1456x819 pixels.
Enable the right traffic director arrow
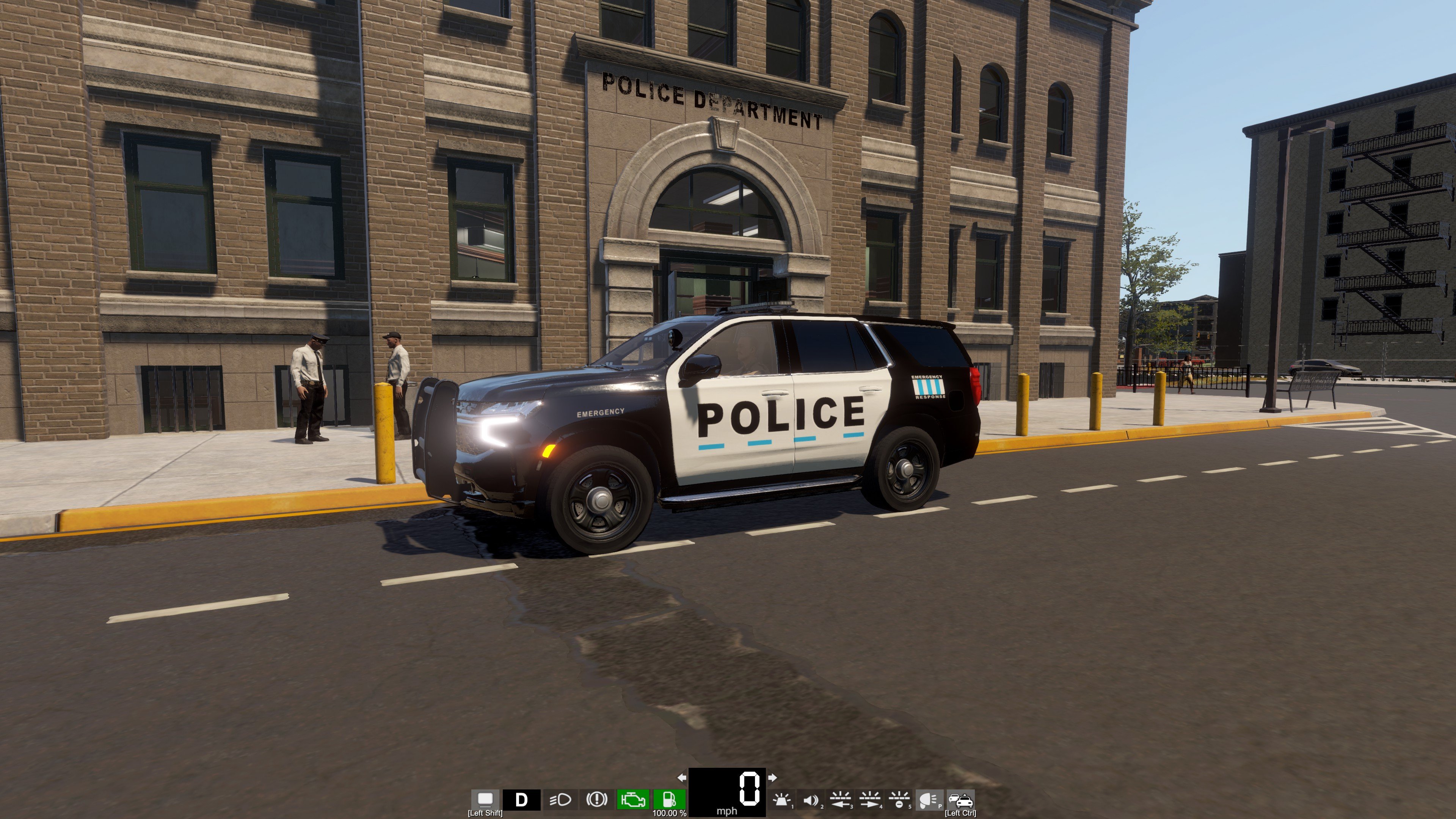click(x=870, y=800)
